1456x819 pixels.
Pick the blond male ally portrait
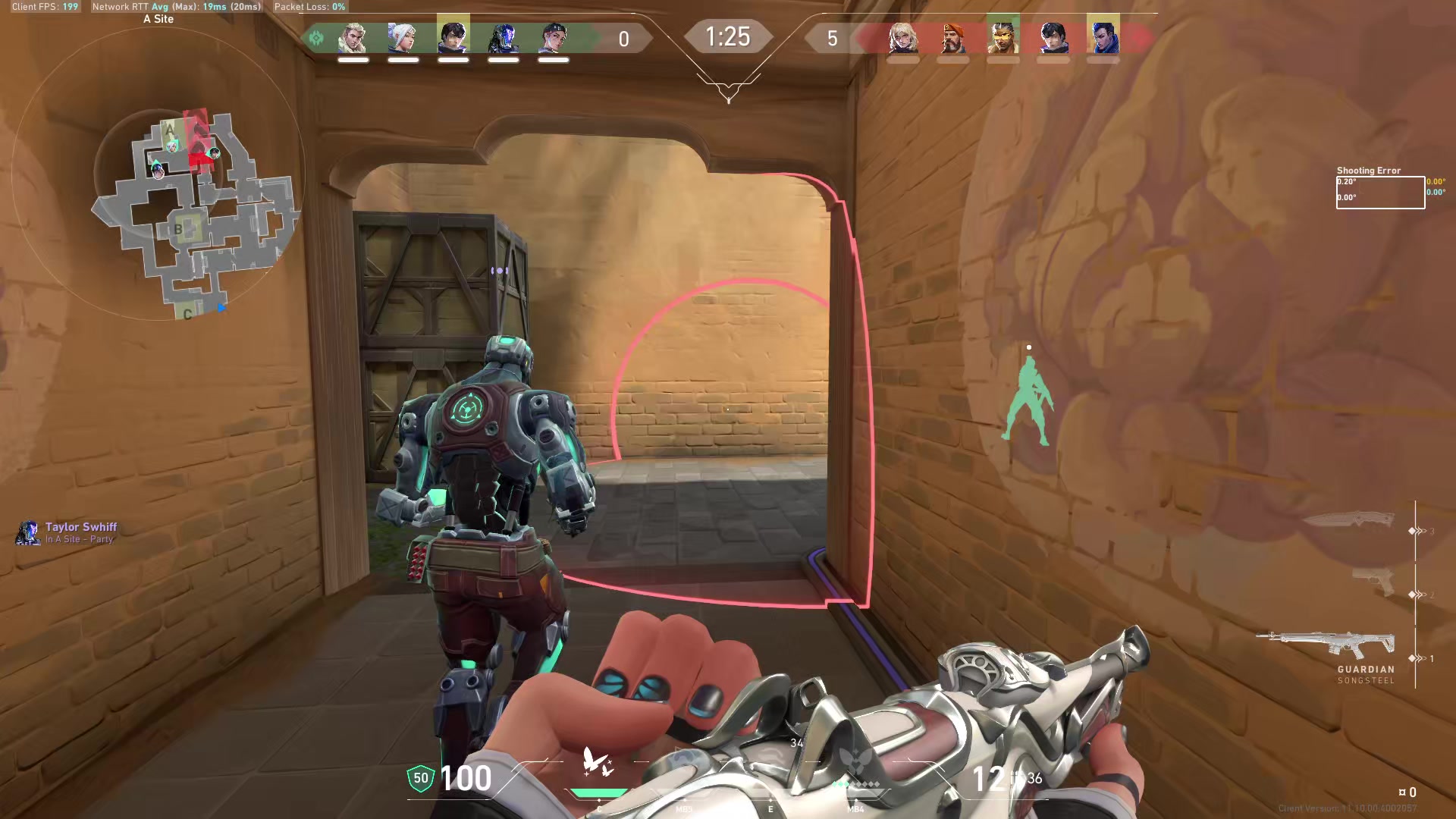click(353, 38)
